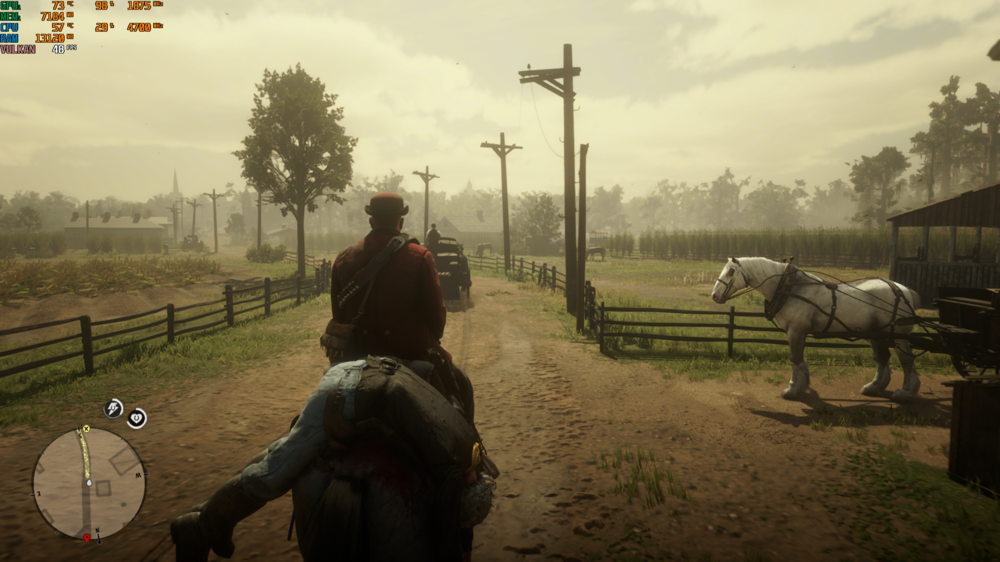
Task: Click the heart health core icon
Action: (x=136, y=418)
